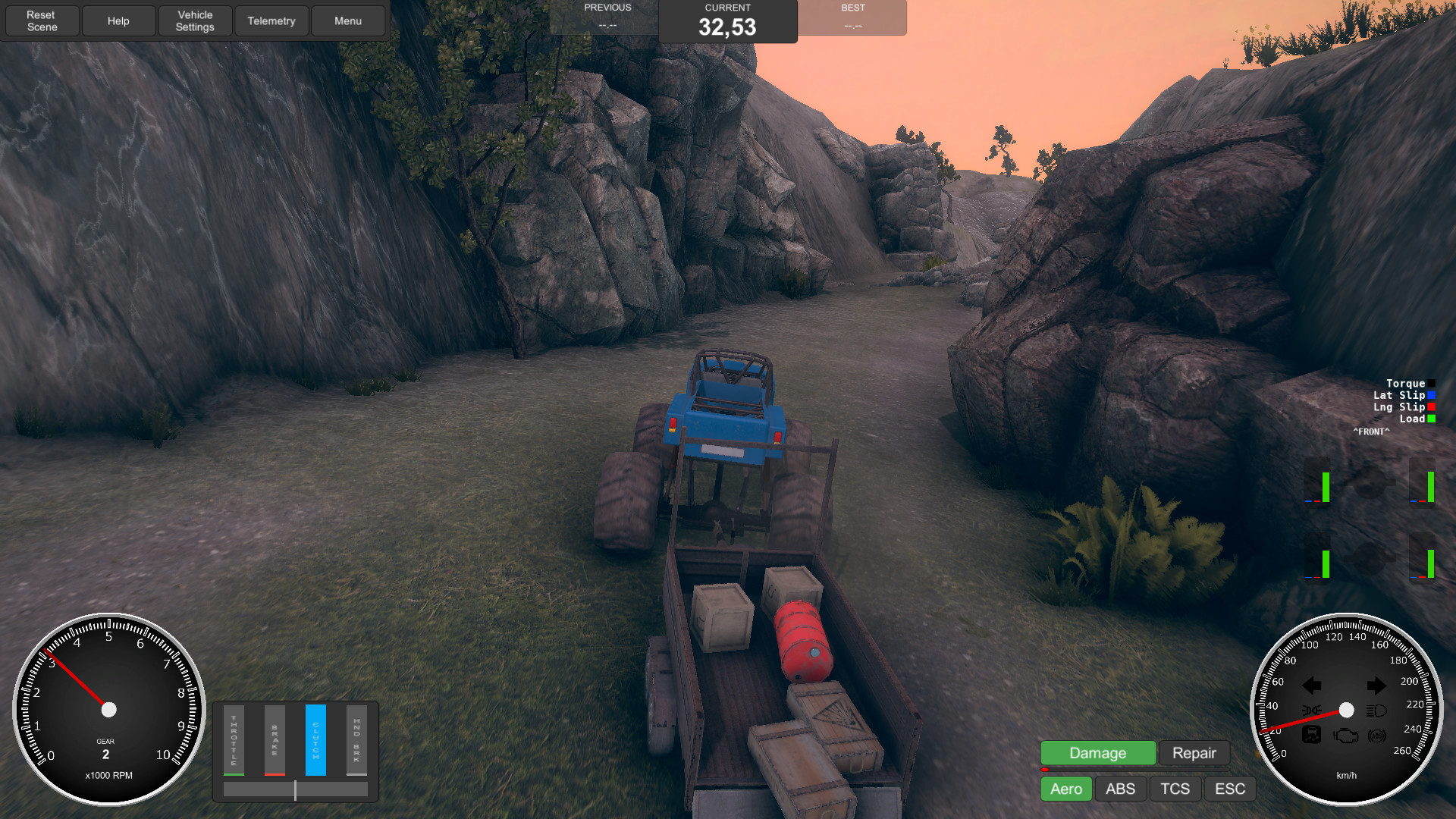This screenshot has width=1456, height=819.
Task: Toggle the Damage button
Action: pos(1097,753)
